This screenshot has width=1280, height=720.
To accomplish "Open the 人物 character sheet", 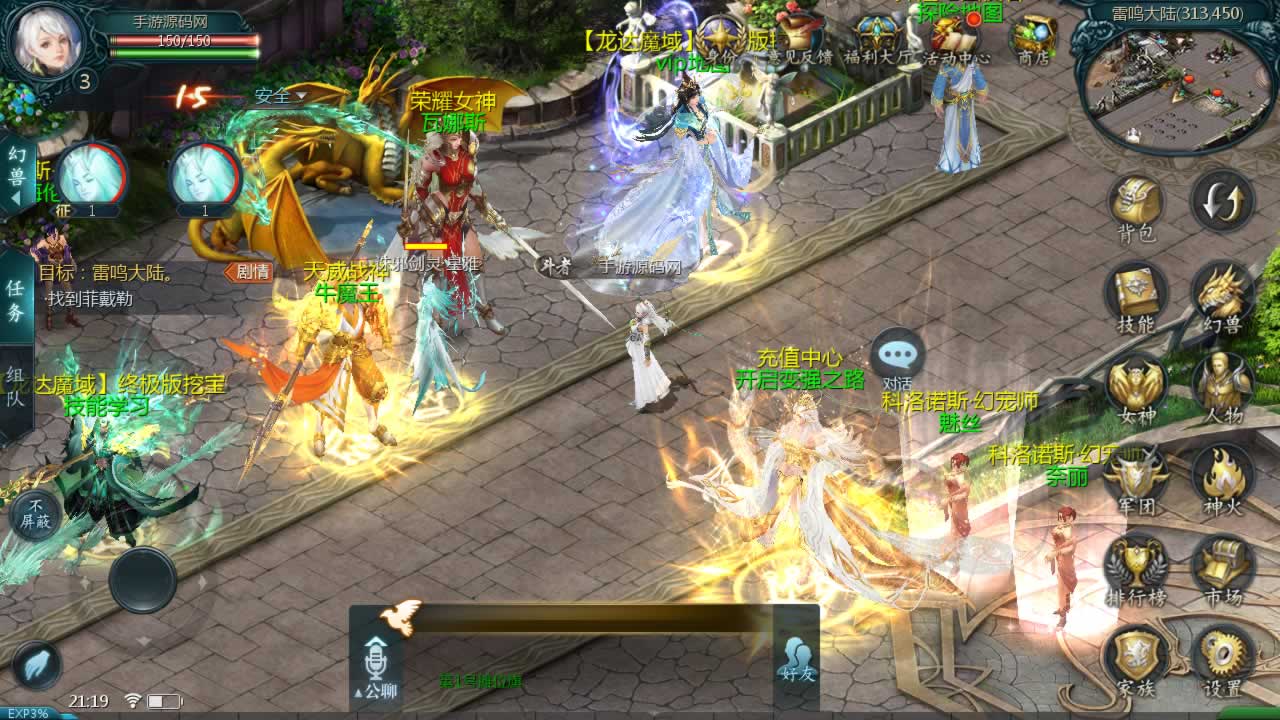I will [1222, 385].
